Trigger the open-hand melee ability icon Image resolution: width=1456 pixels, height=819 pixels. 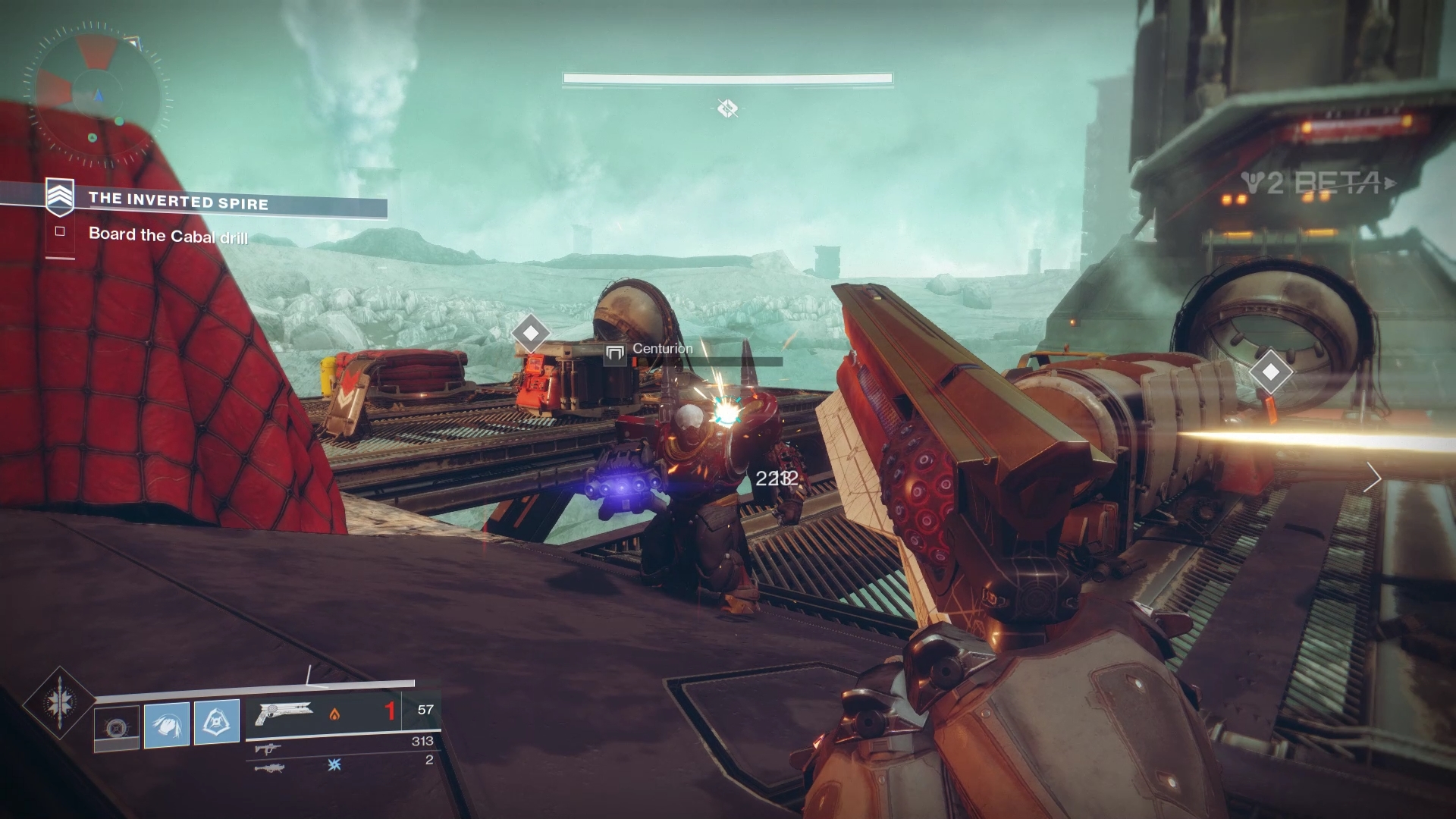(167, 724)
